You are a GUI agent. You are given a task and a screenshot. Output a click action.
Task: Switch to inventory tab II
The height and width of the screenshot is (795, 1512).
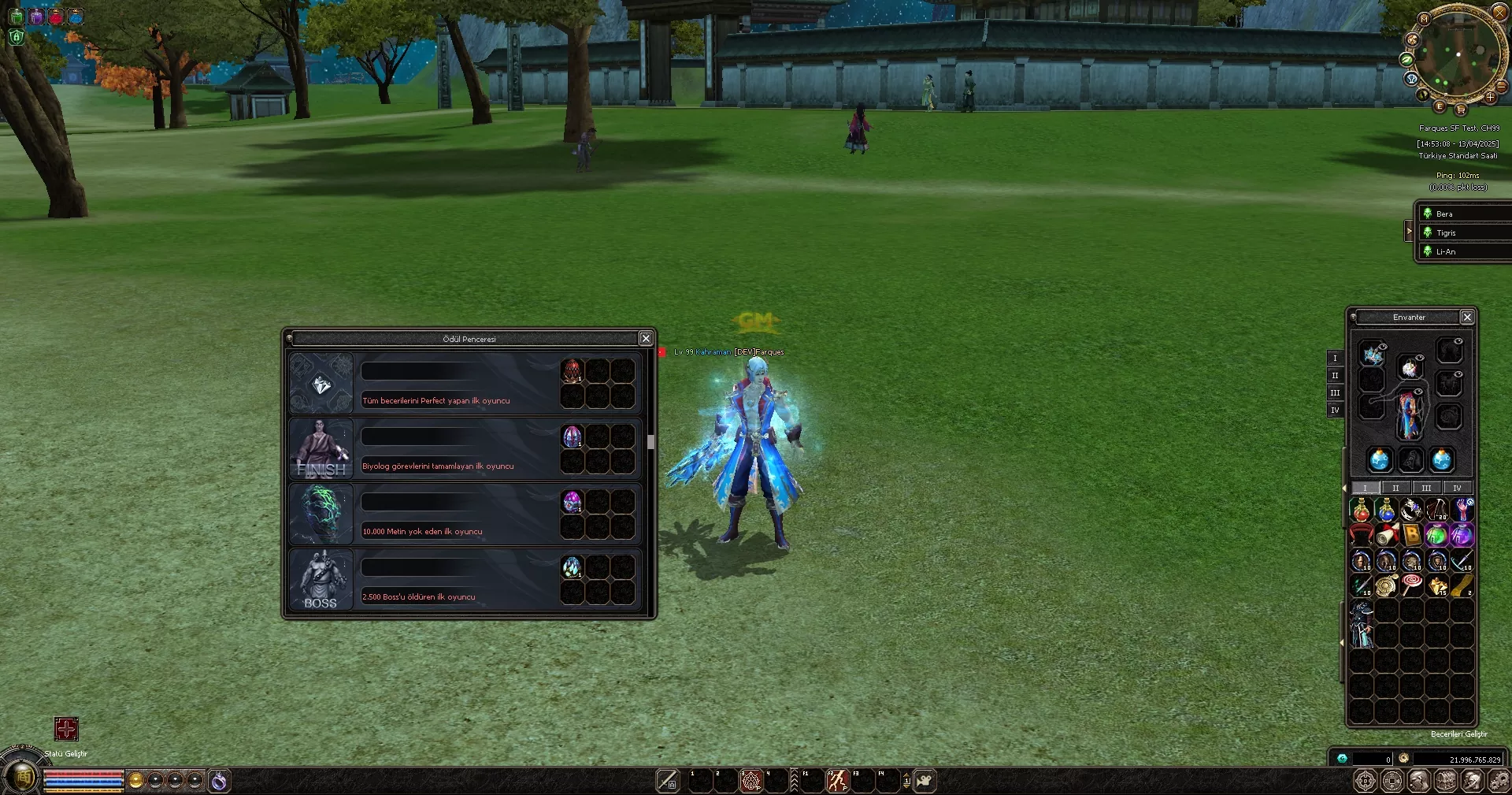click(1395, 488)
